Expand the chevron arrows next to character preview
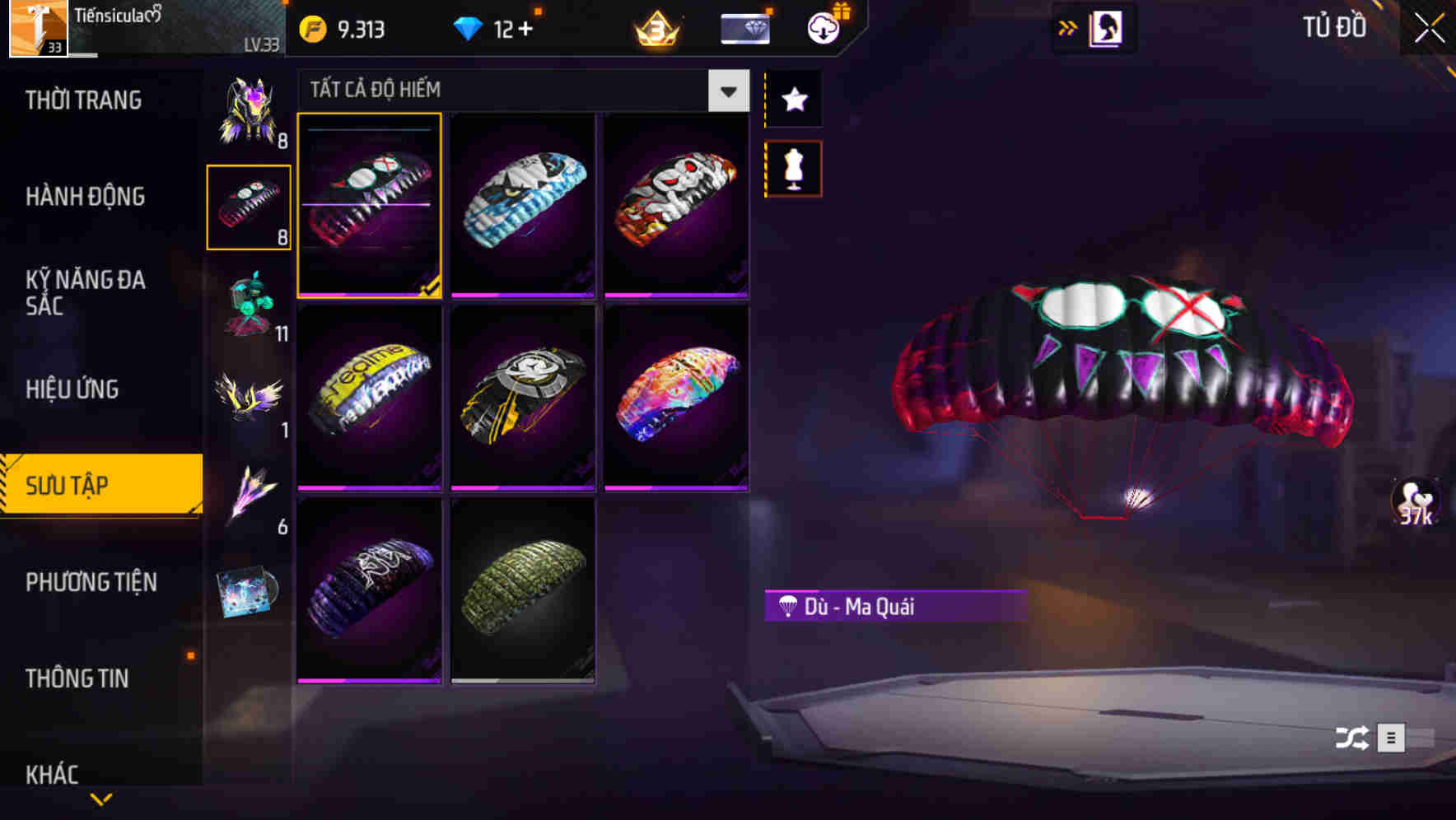 point(1068,27)
